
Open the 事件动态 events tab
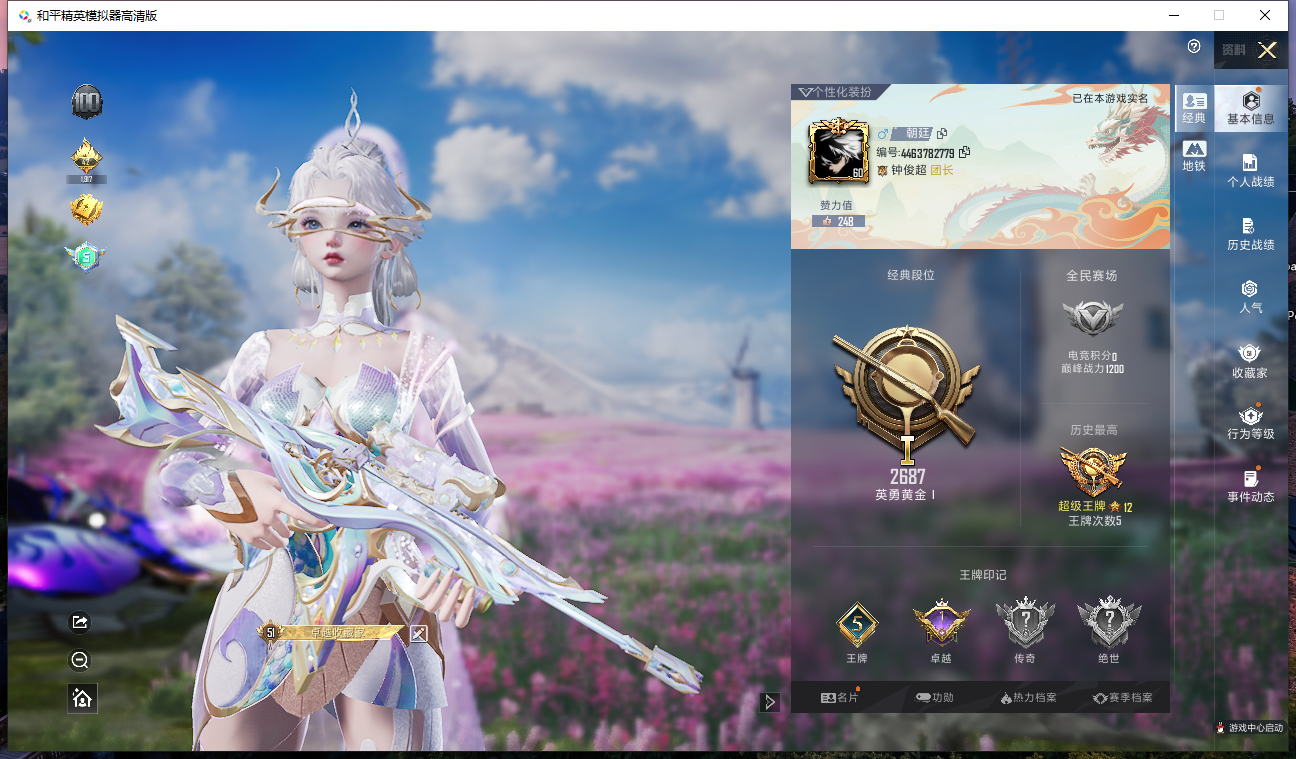1250,486
